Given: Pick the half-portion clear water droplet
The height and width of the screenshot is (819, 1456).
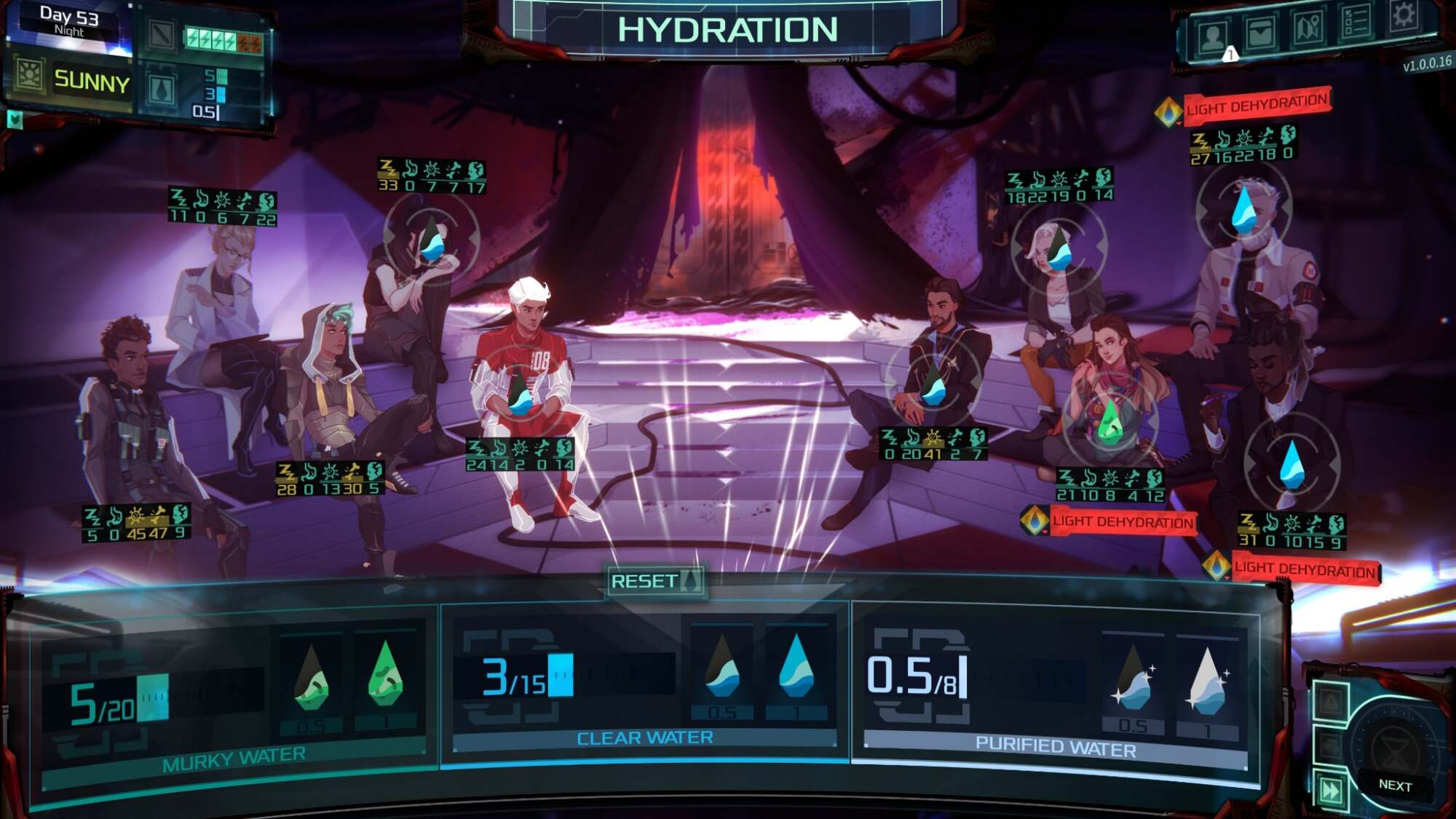Looking at the screenshot, I should 722,668.
